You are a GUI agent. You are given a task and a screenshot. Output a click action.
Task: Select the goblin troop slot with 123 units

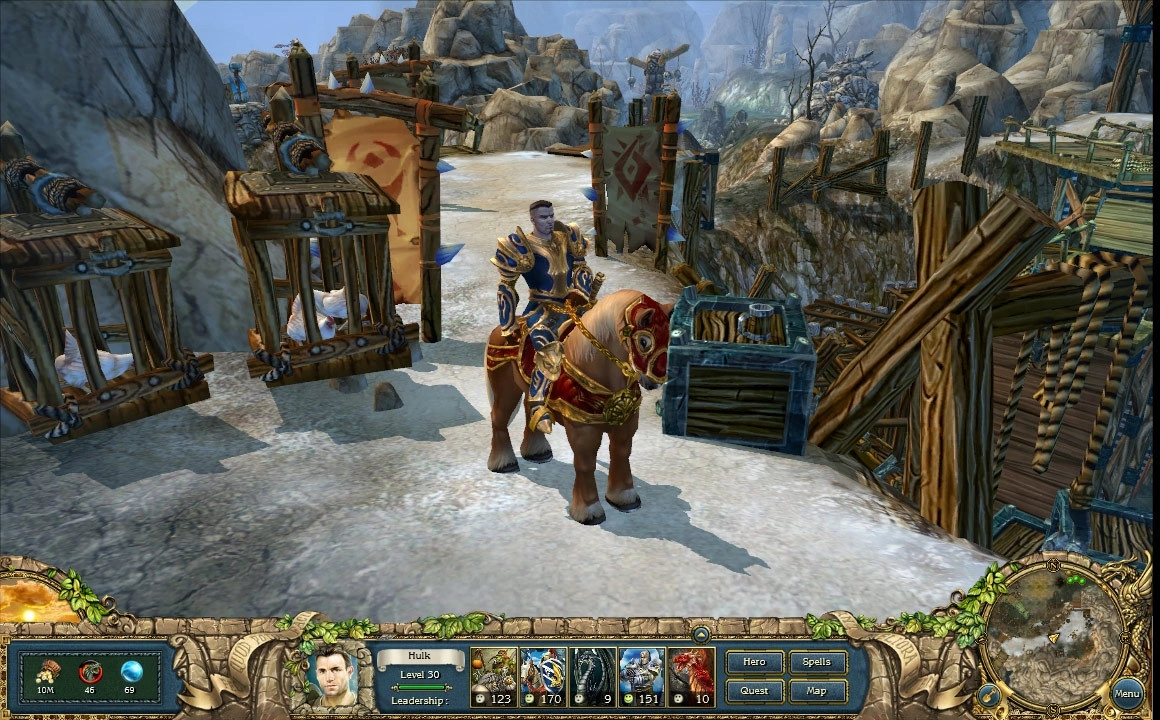coord(494,677)
